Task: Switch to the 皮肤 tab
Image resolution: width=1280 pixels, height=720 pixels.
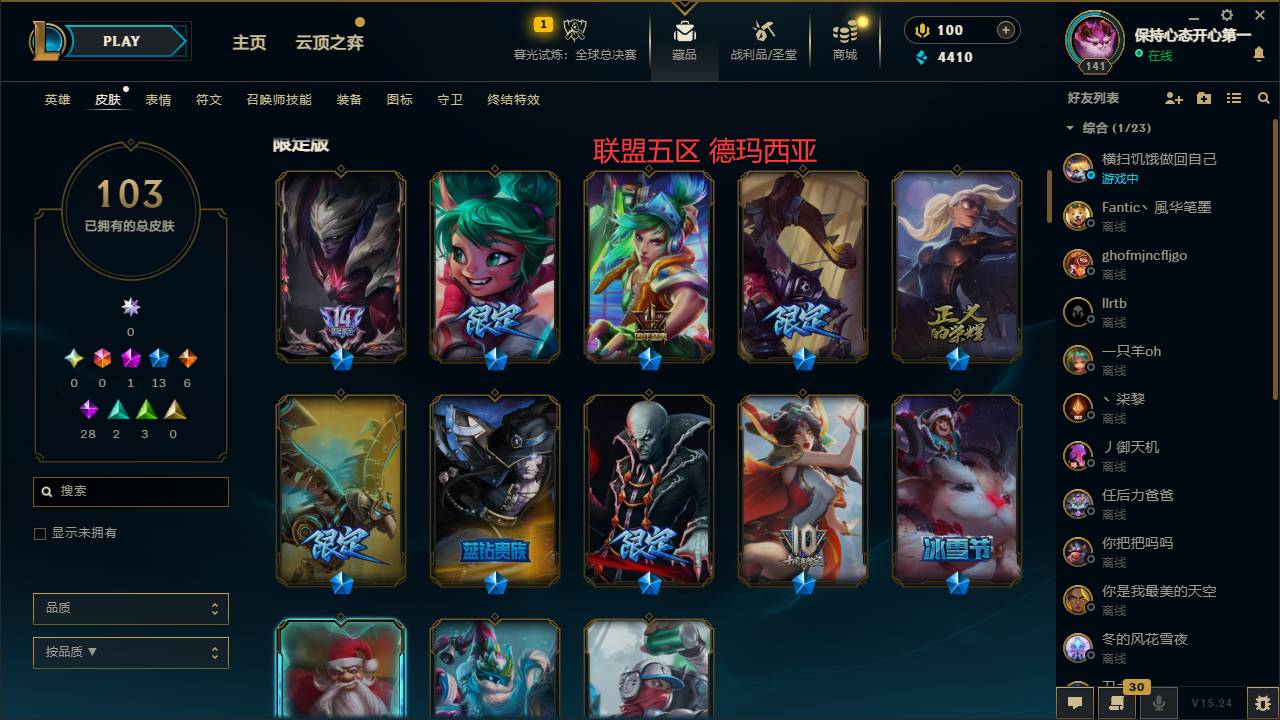Action: pos(108,99)
